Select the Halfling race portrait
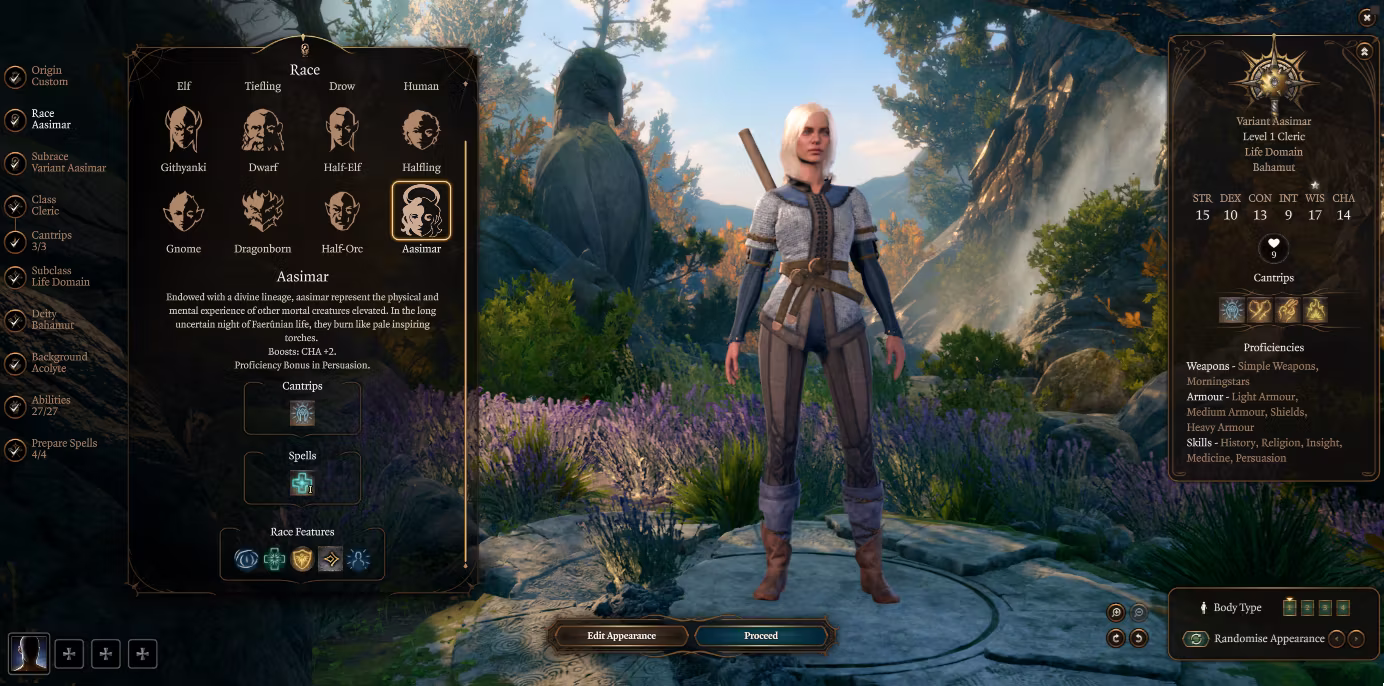This screenshot has height=686, width=1384. [421, 131]
